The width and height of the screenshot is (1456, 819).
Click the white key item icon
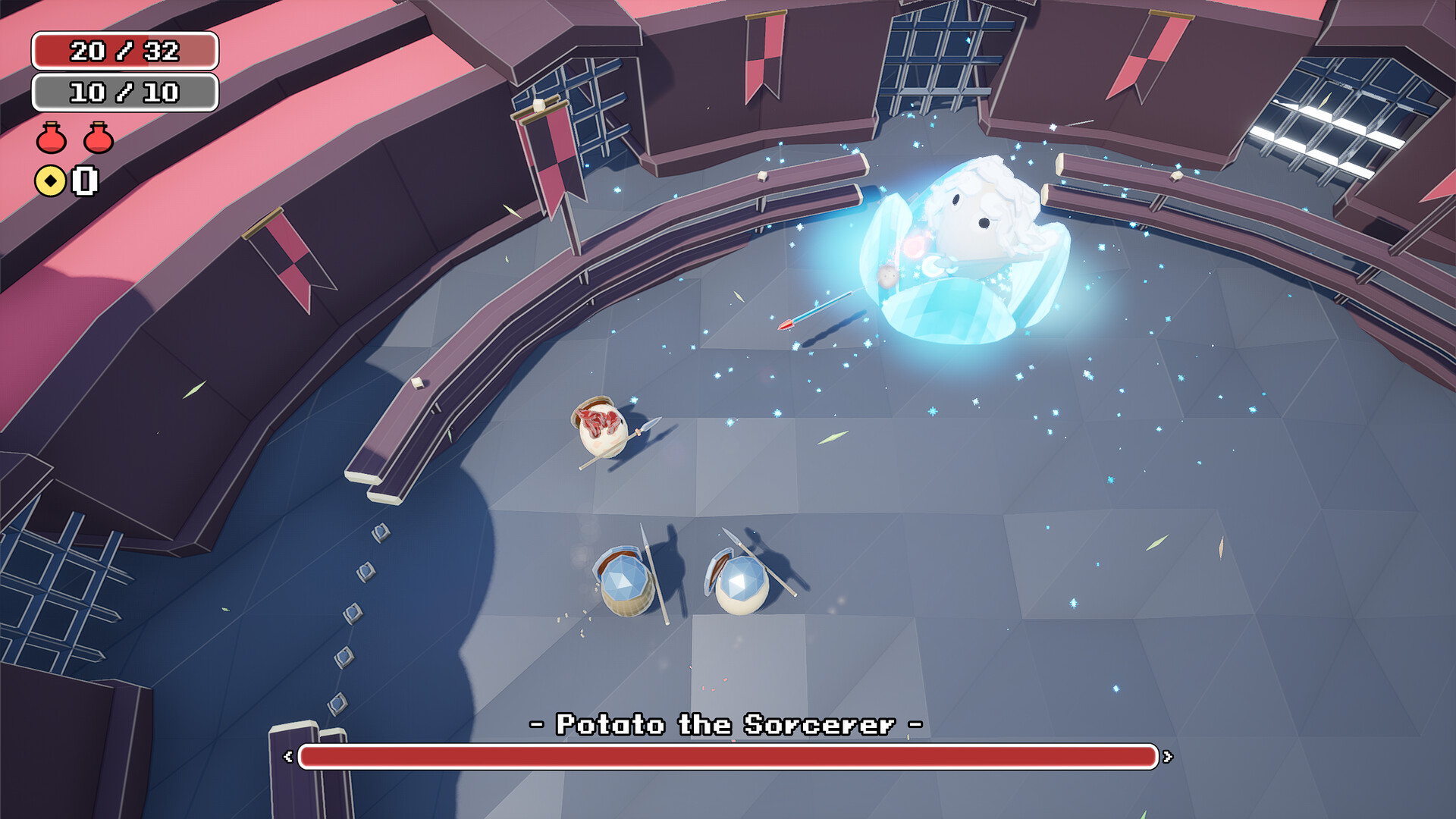pyautogui.click(x=83, y=182)
